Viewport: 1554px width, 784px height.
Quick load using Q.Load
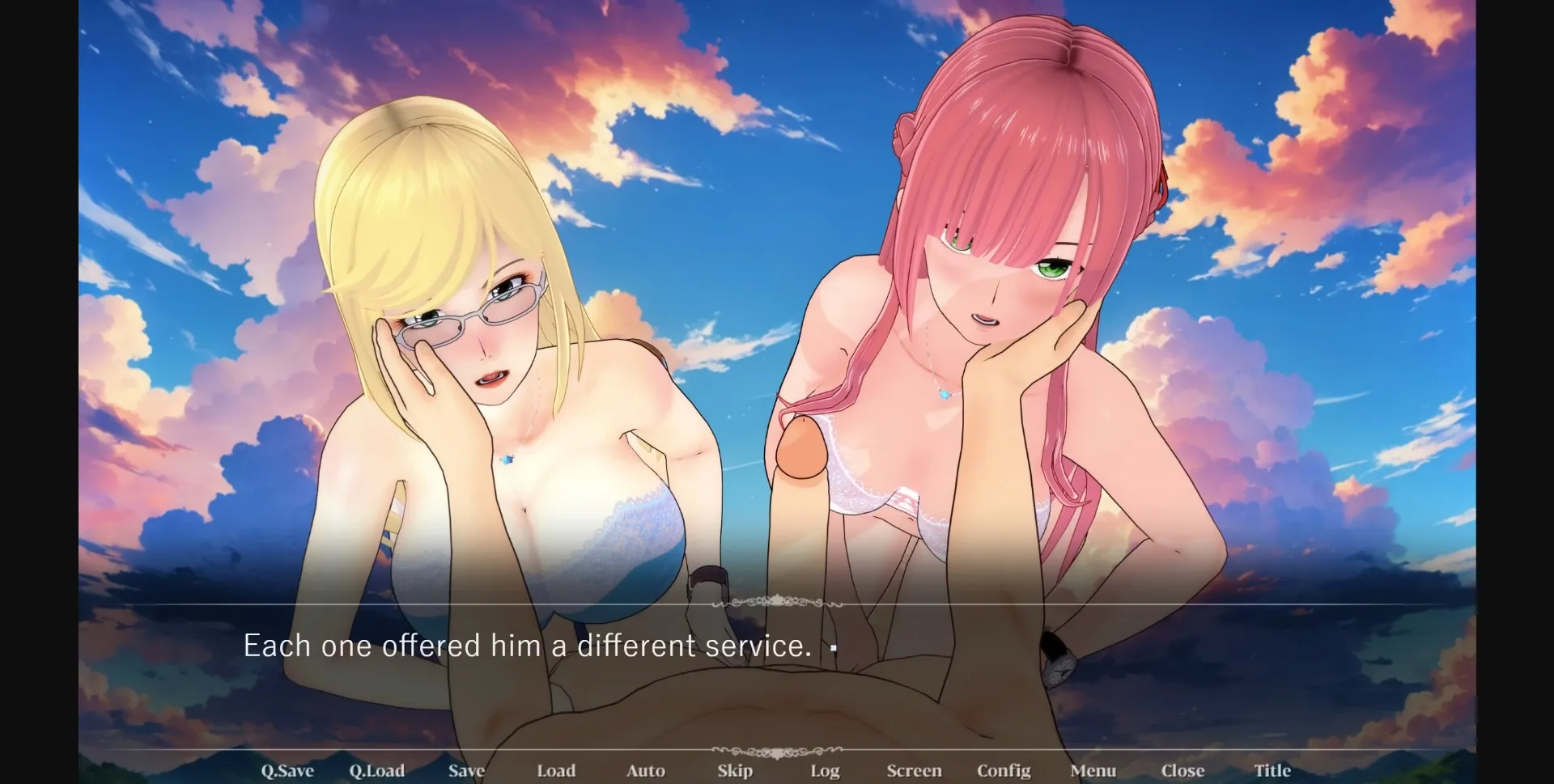click(x=377, y=770)
